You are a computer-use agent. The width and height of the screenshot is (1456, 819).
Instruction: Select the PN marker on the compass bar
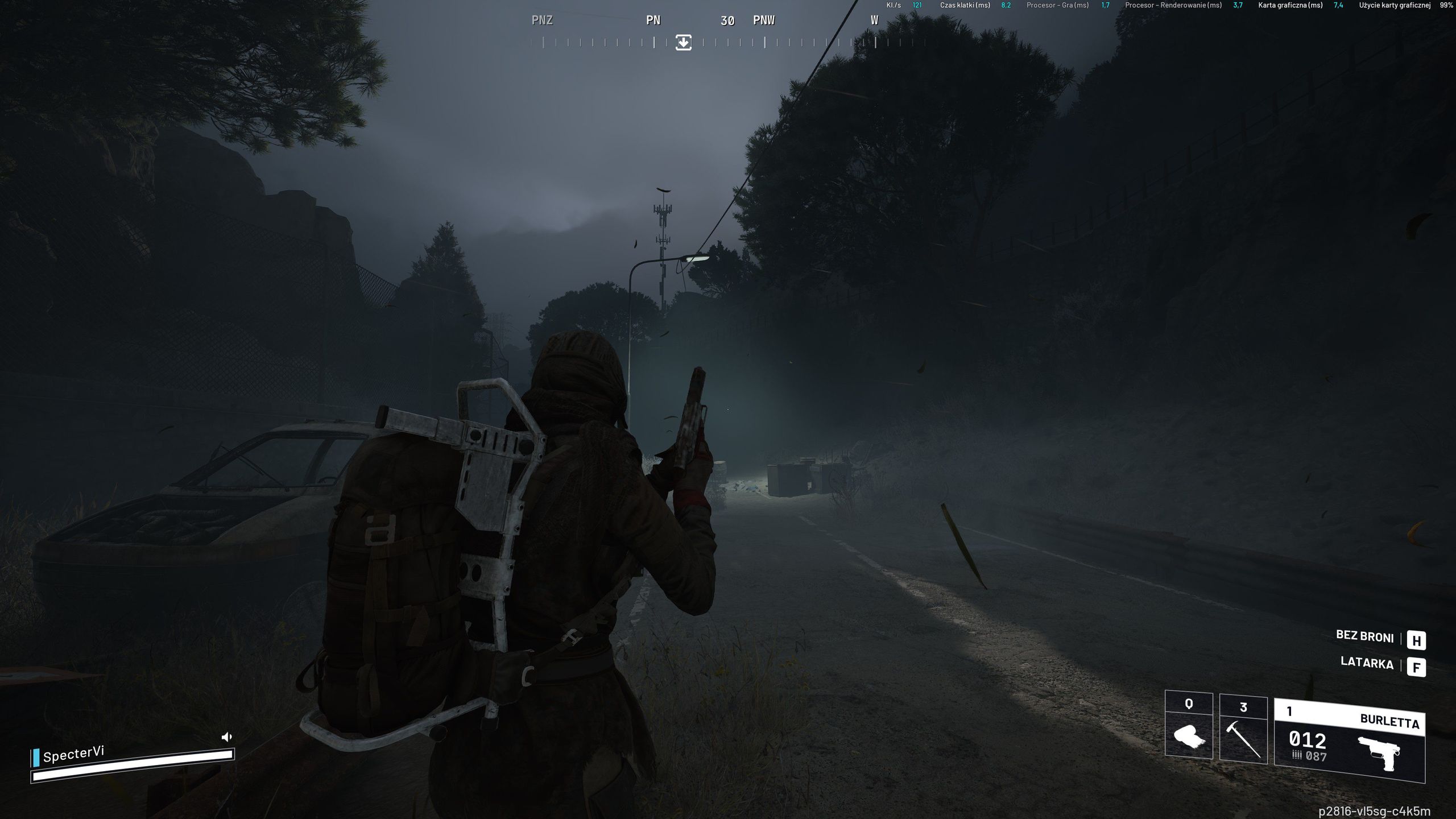(x=652, y=20)
